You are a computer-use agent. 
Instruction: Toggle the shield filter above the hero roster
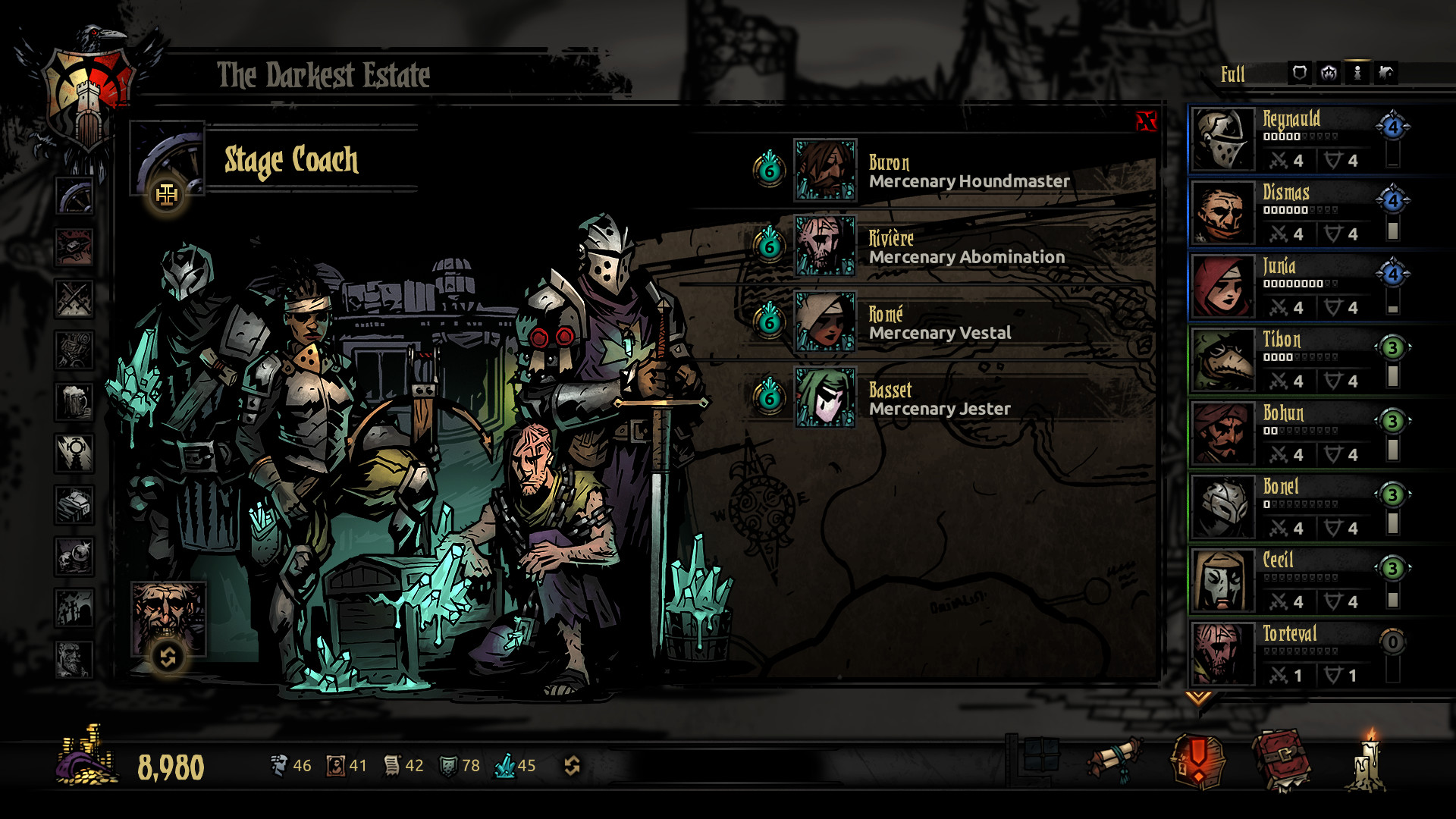click(x=1299, y=74)
